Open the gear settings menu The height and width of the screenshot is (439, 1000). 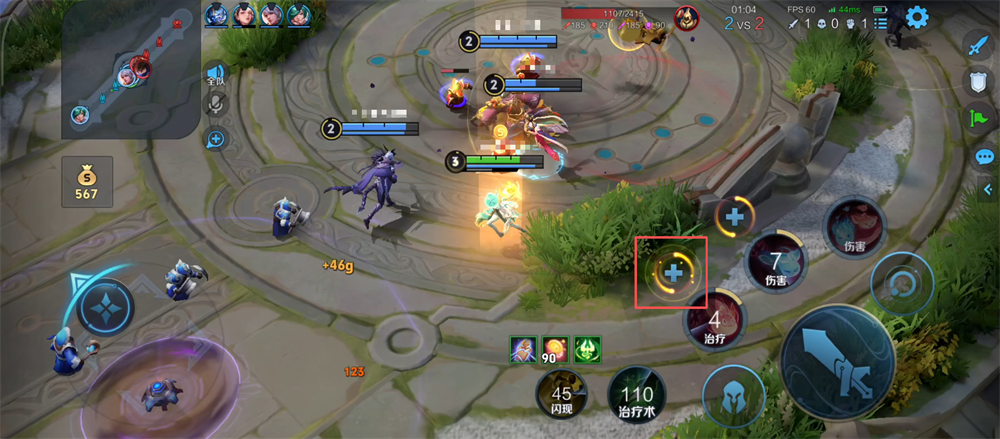[916, 17]
